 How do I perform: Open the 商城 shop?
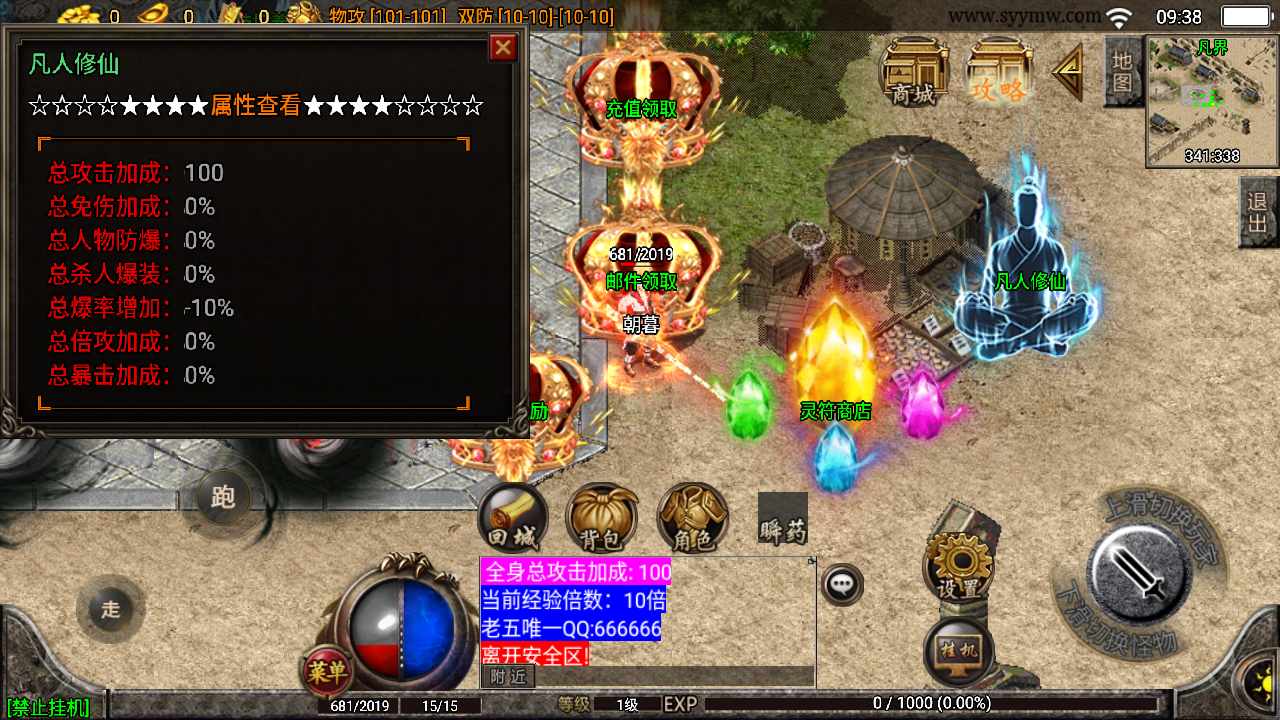click(914, 72)
